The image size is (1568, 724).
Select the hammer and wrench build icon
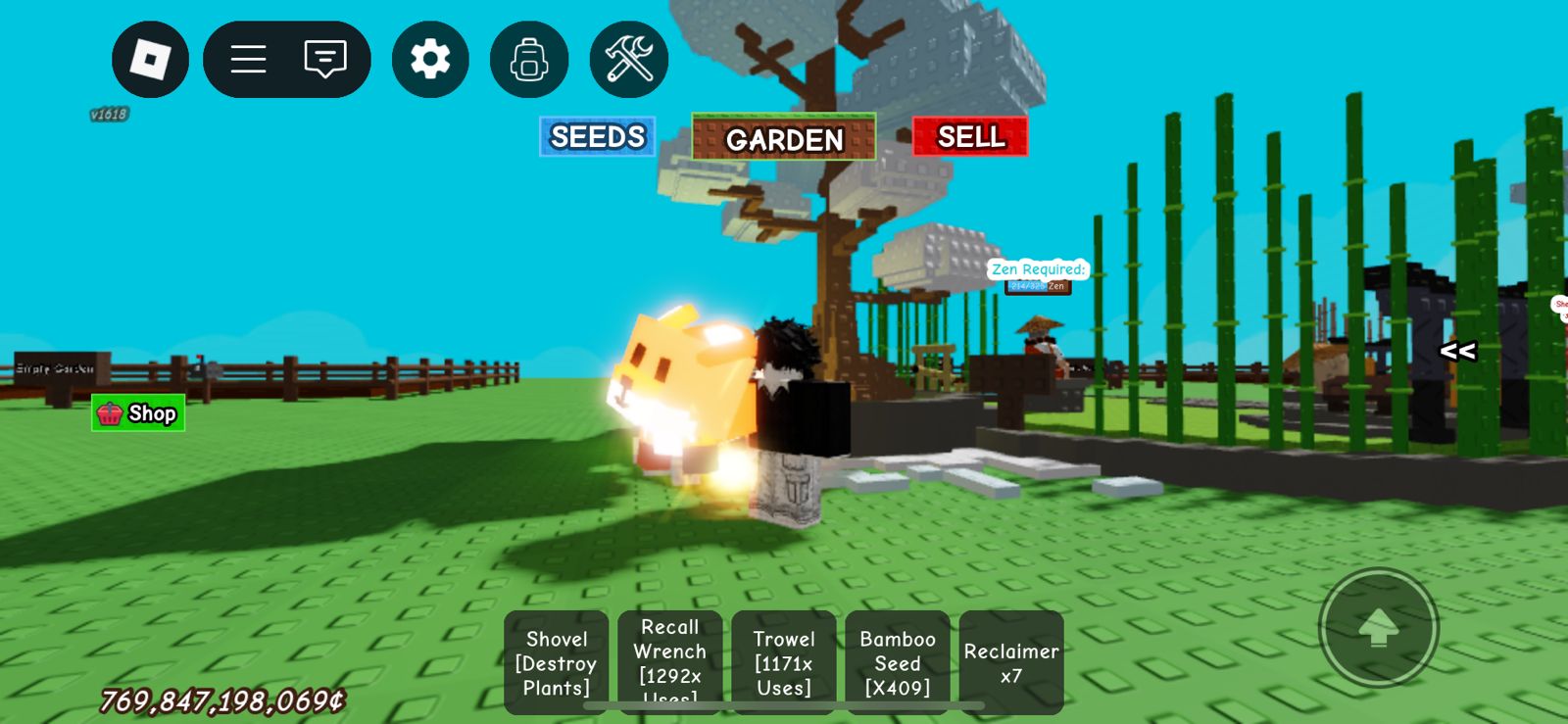click(x=628, y=59)
